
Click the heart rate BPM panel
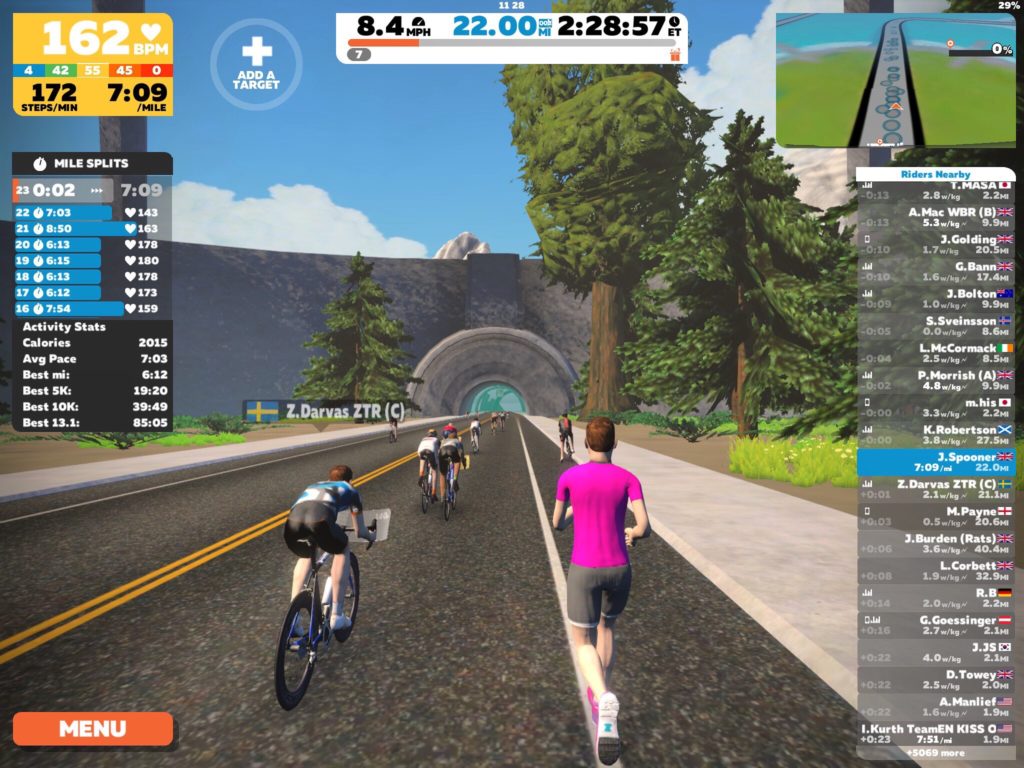coord(92,38)
